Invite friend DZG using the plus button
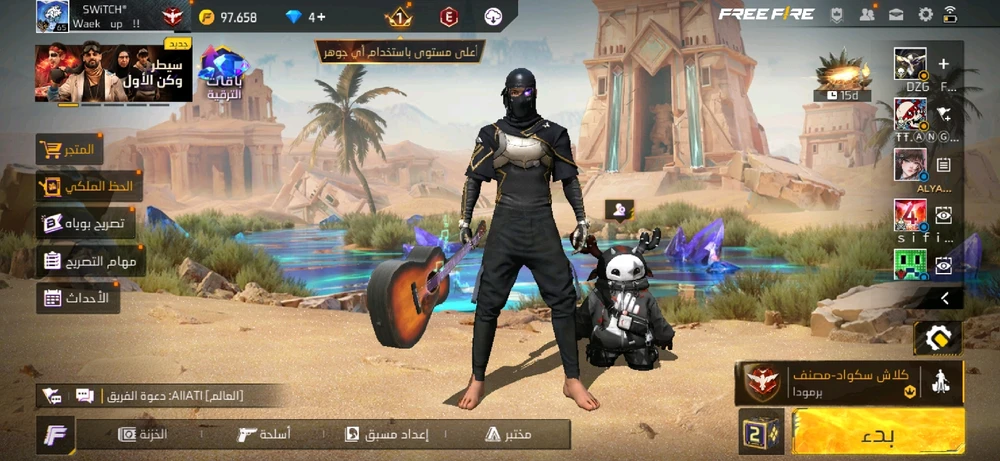Image resolution: width=1000 pixels, height=461 pixels. pos(943,64)
